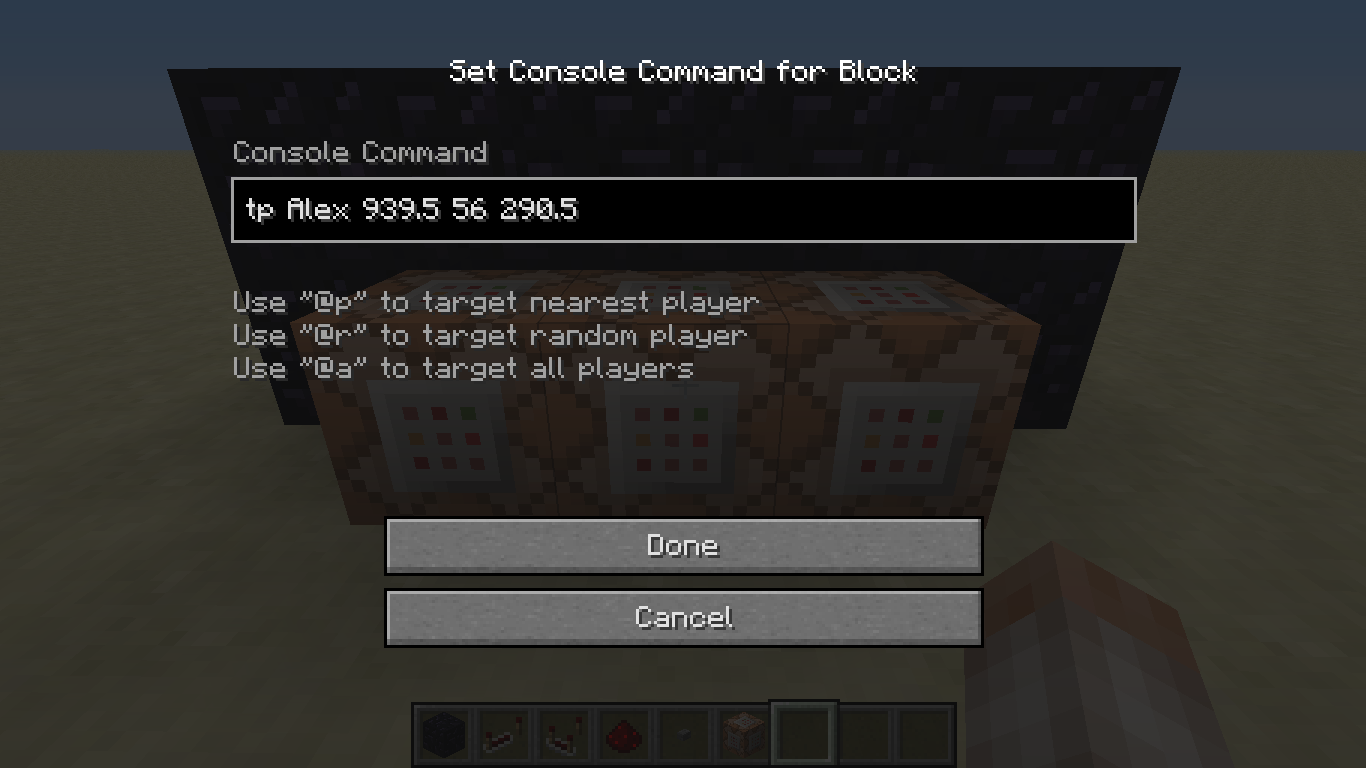
Task: Click the Console Command label
Action: [x=360, y=153]
